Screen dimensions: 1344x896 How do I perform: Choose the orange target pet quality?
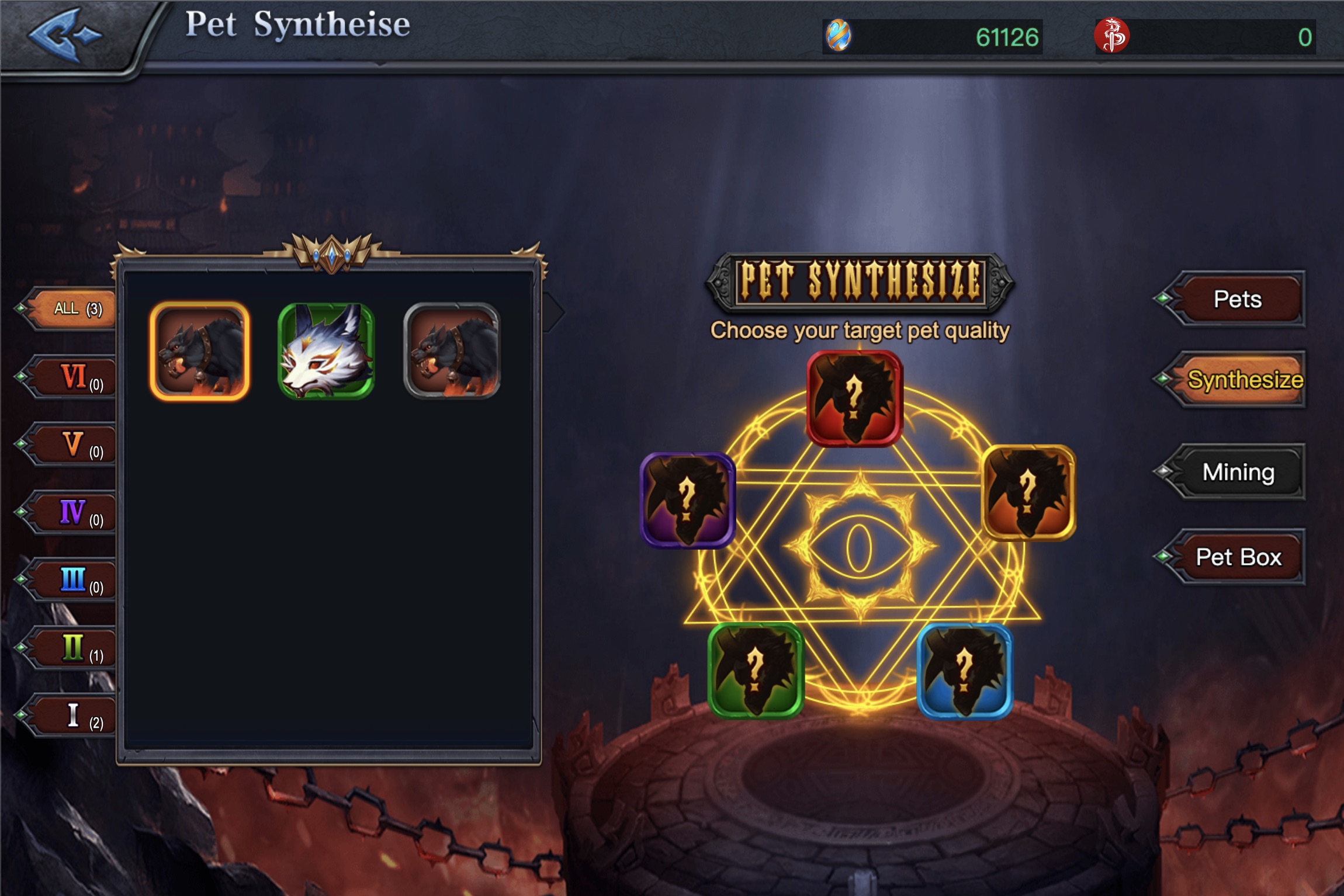pyautogui.click(x=1028, y=493)
